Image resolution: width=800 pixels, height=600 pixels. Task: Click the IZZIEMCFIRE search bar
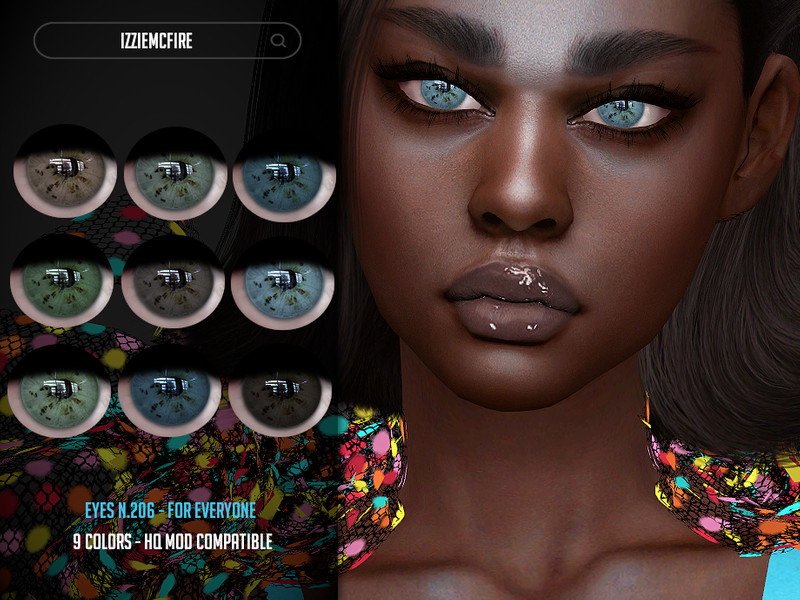(x=155, y=40)
